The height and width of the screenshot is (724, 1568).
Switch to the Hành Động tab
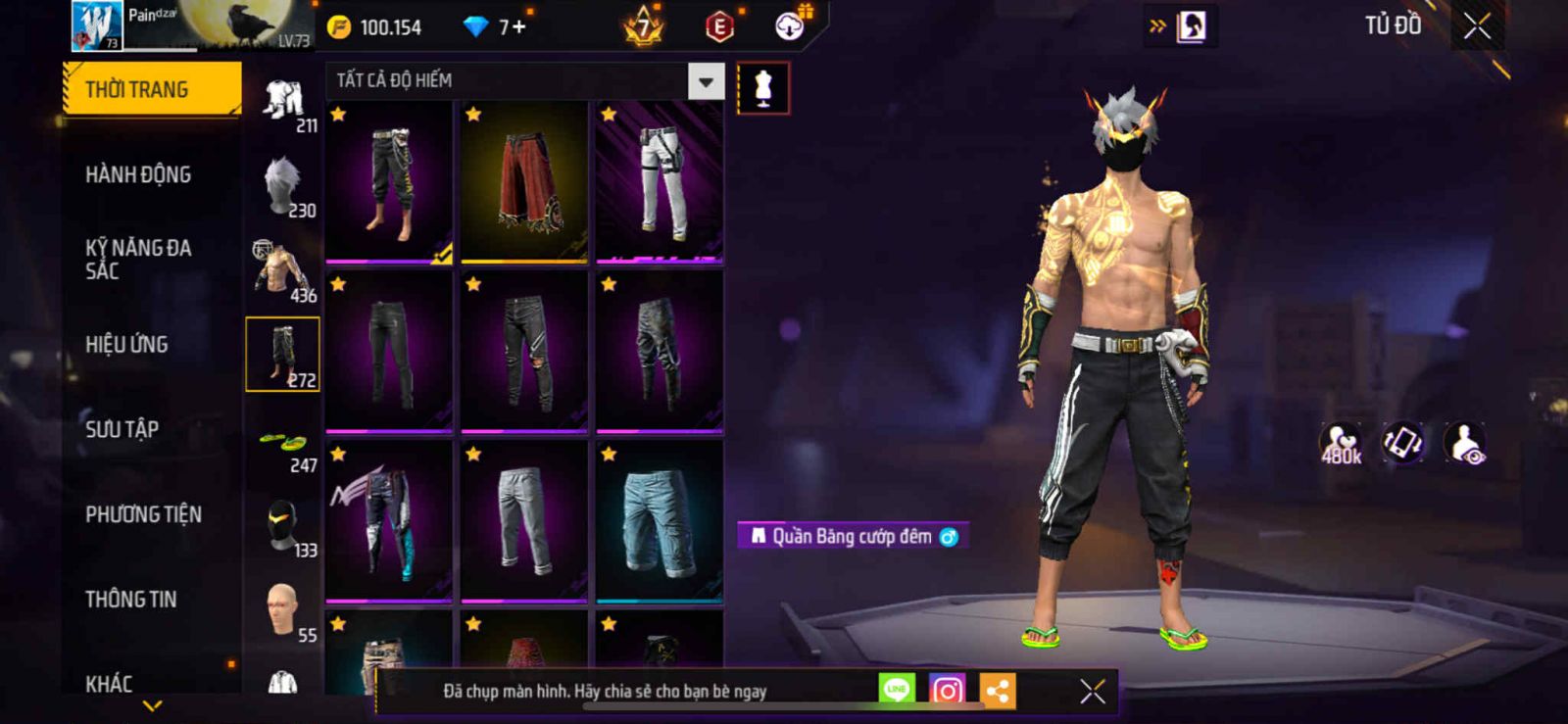pyautogui.click(x=138, y=175)
